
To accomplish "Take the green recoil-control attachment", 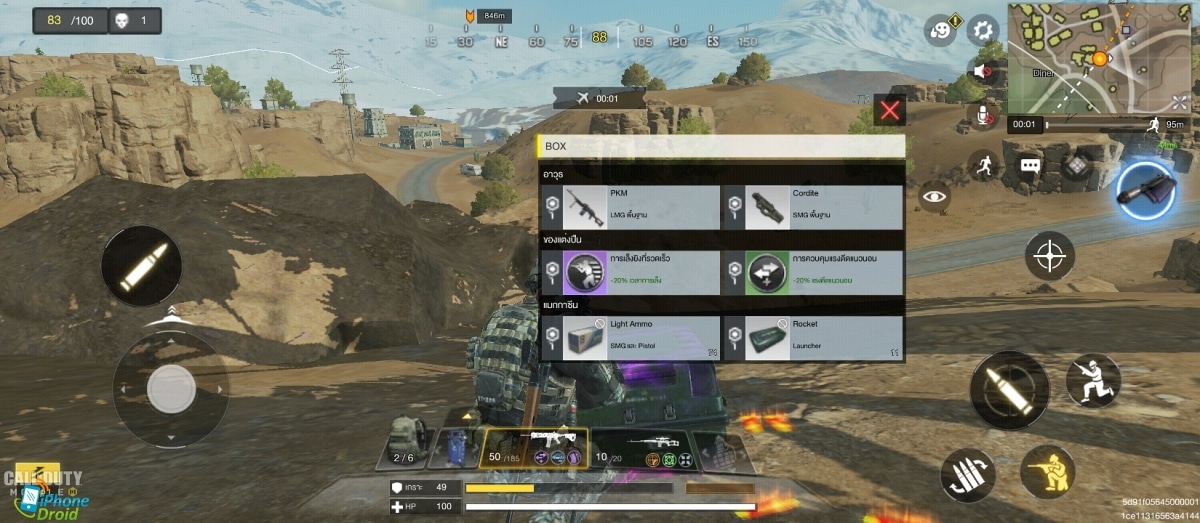I will point(811,273).
